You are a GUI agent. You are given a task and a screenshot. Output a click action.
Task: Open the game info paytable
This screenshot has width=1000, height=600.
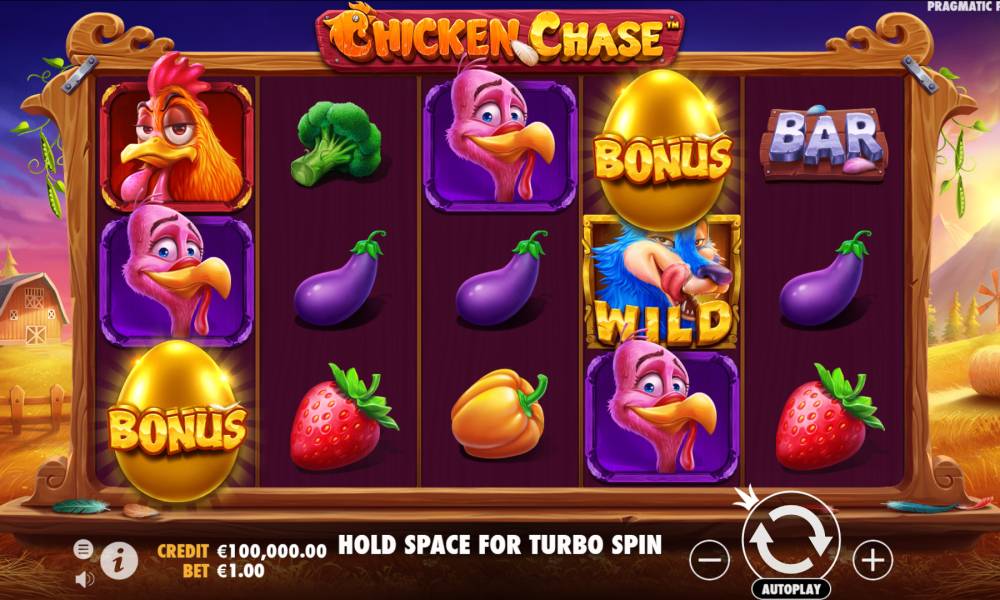(x=119, y=560)
